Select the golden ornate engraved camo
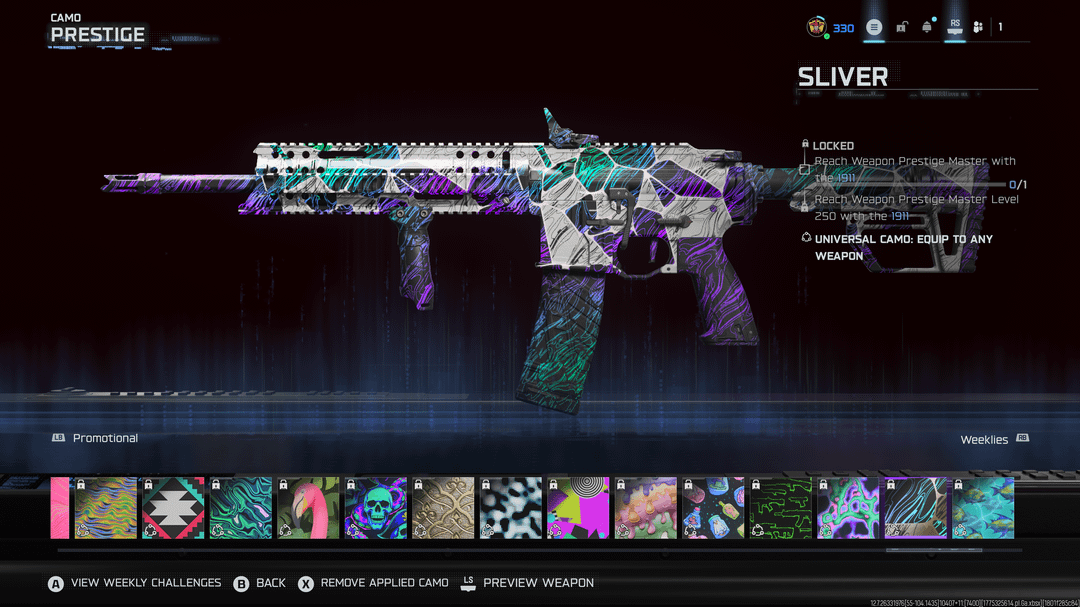The width and height of the screenshot is (1080, 607). click(x=443, y=508)
